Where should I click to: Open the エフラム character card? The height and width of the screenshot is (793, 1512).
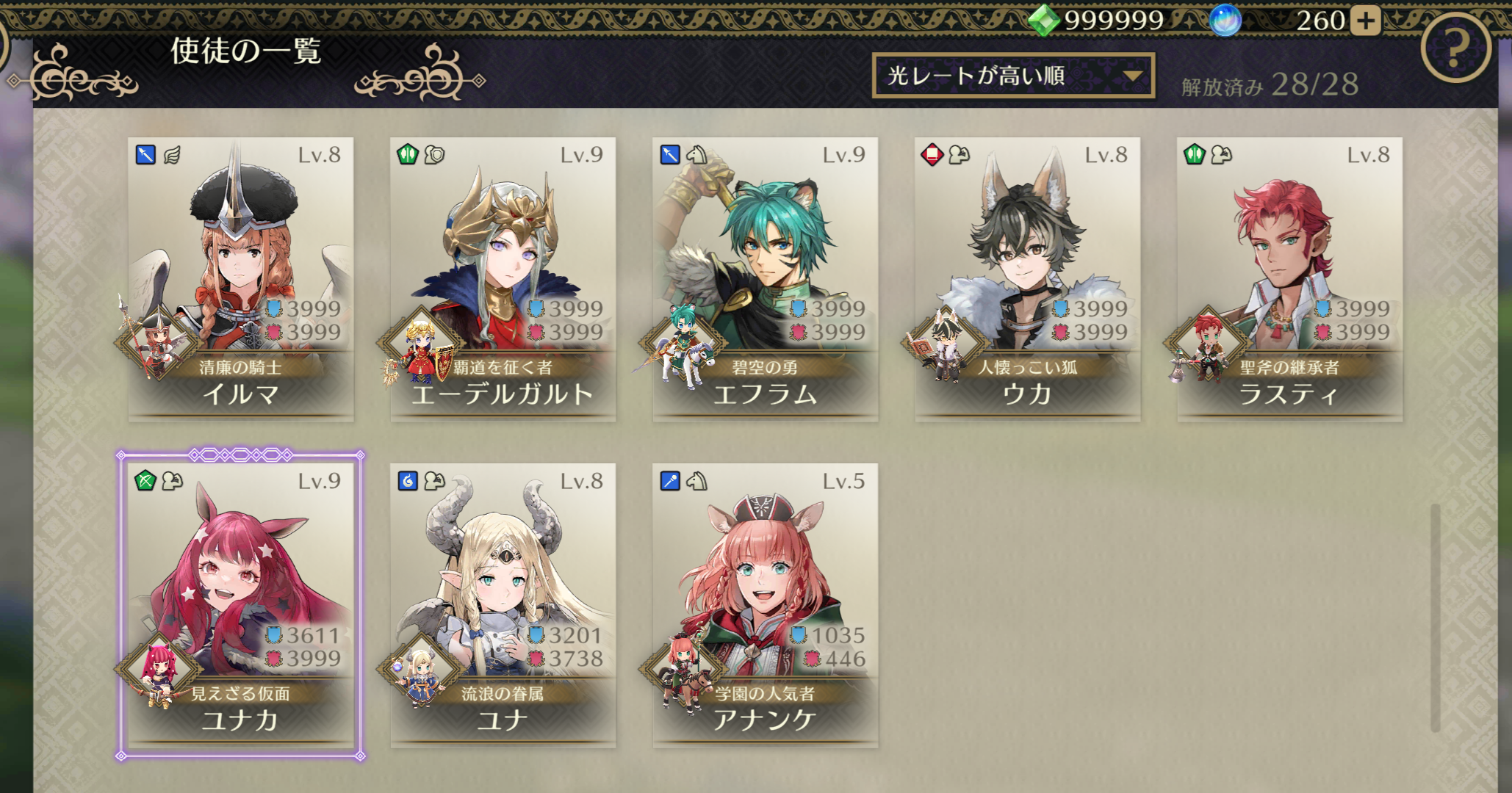(766, 279)
